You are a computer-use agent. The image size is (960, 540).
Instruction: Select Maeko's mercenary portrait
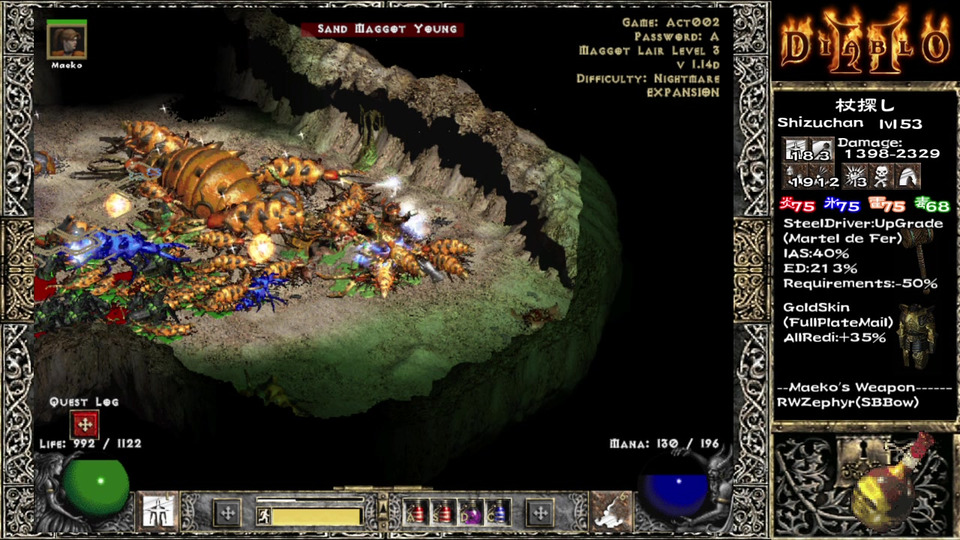point(67,41)
